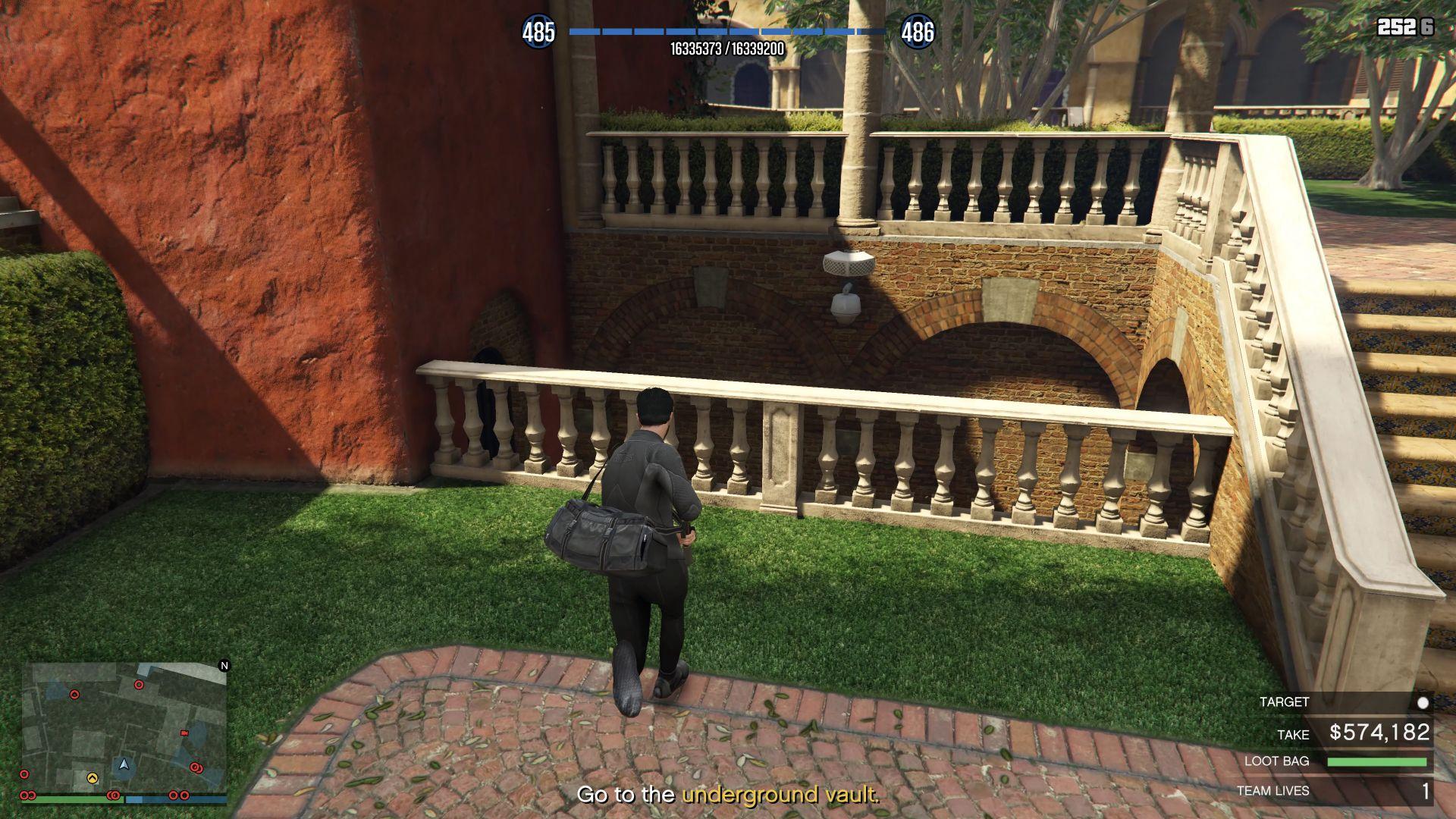The height and width of the screenshot is (819, 1456).
Task: Click the red camera marker on the minimap
Action: click(184, 733)
